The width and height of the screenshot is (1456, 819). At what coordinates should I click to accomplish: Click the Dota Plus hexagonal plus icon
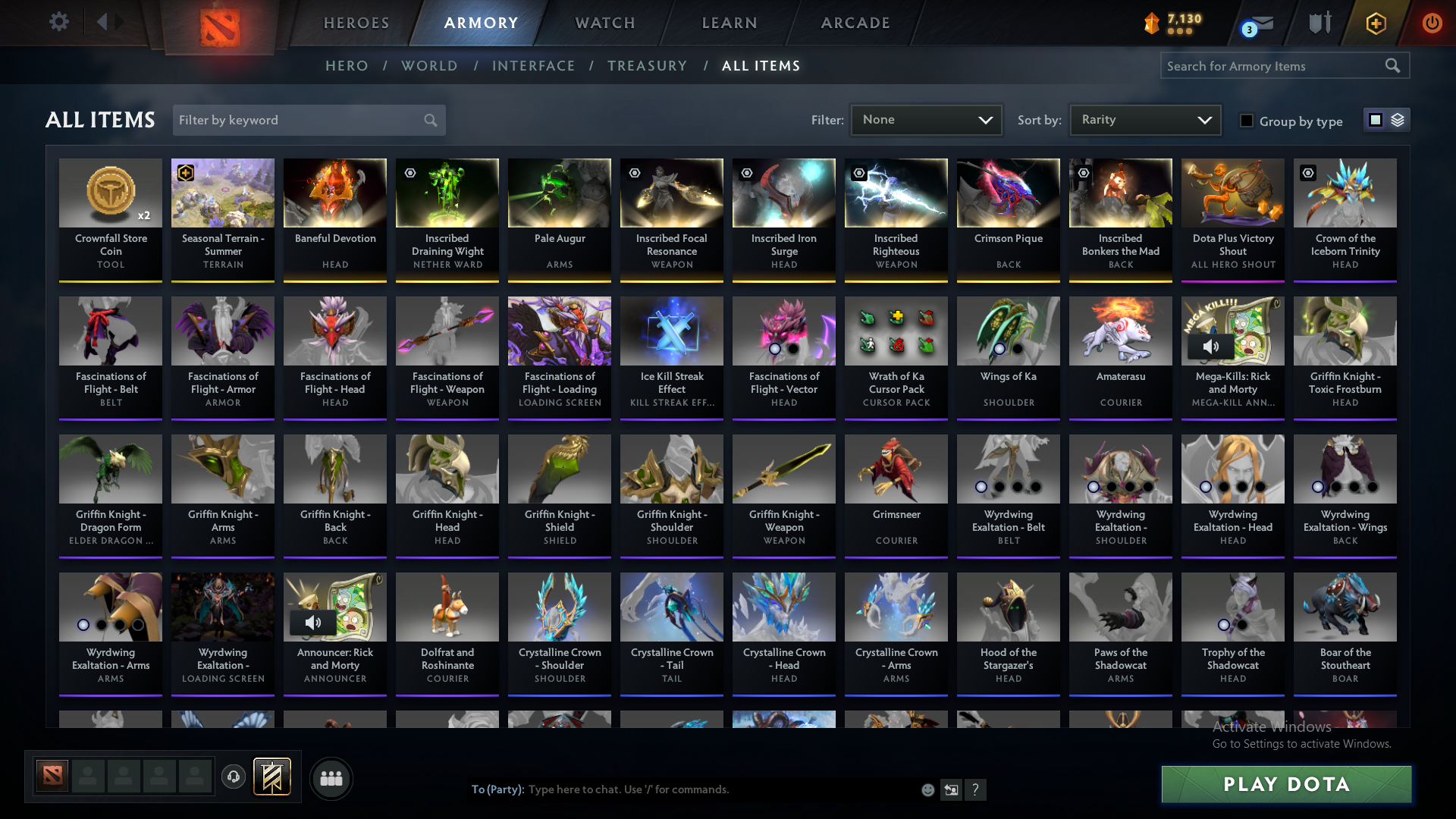pos(1375,24)
